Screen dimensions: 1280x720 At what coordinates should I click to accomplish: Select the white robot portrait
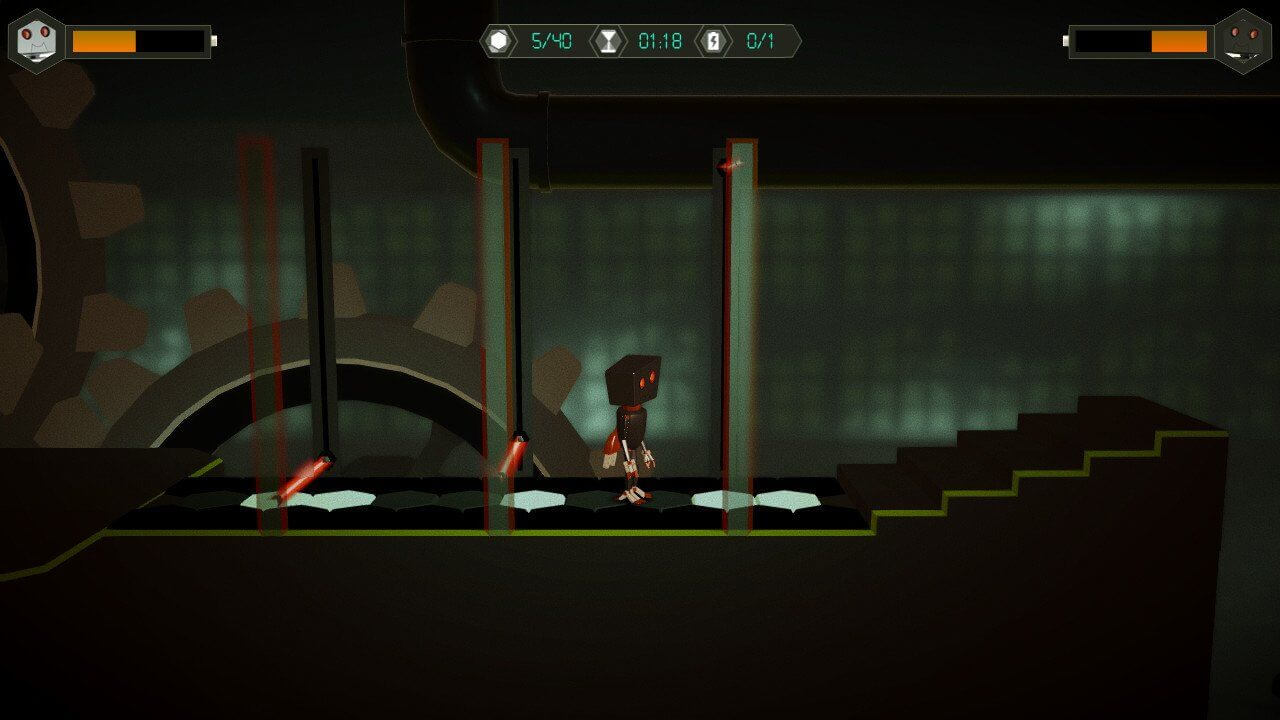[37, 41]
